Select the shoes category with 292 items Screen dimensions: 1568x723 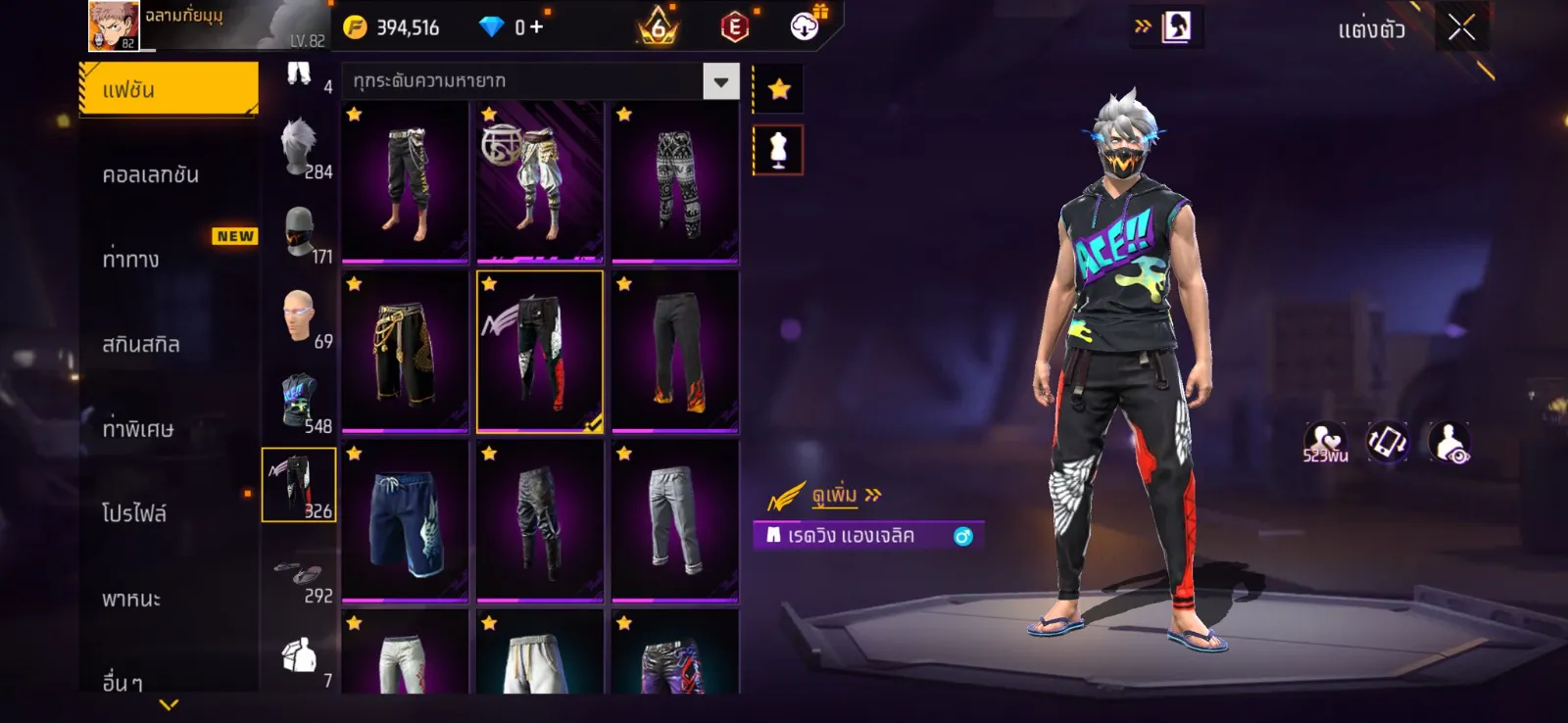click(300, 573)
